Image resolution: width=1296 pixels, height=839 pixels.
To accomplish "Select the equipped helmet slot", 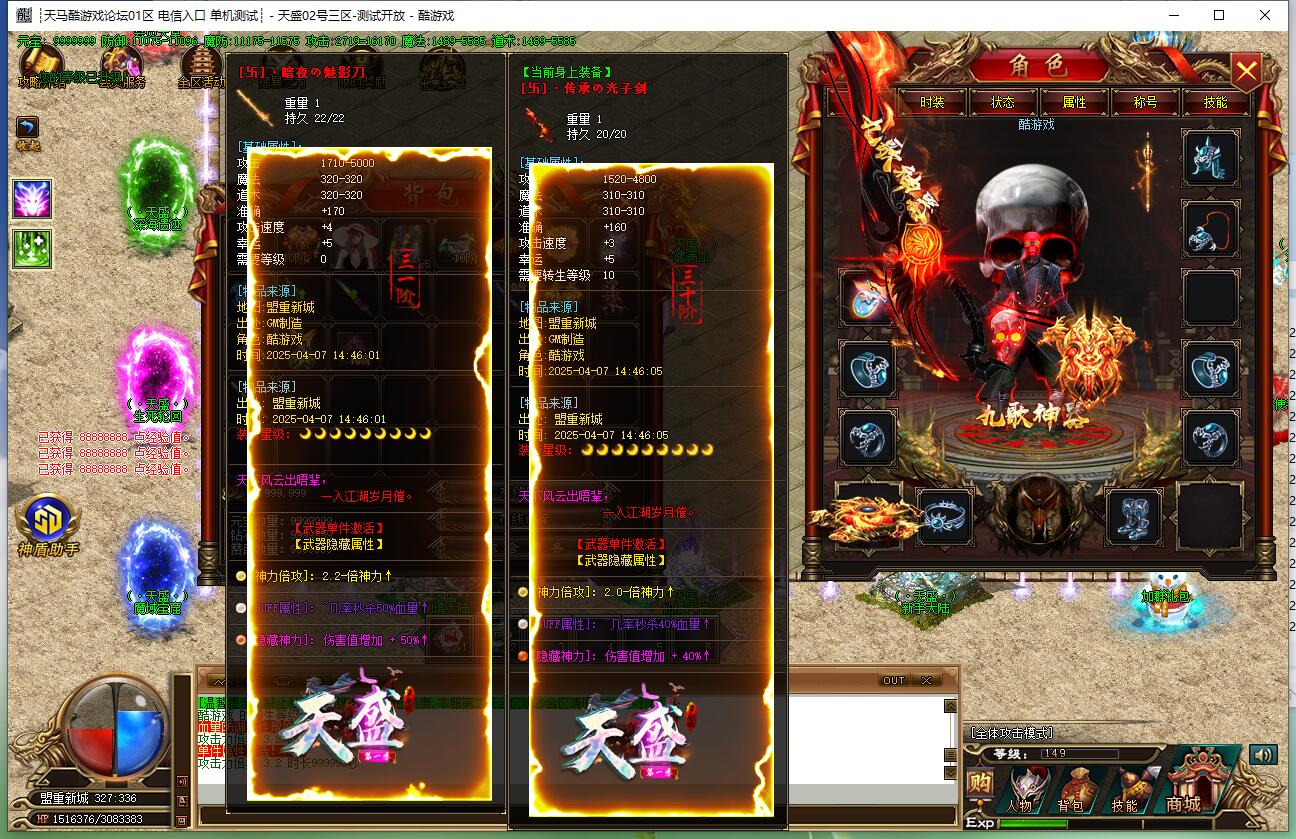I will [1211, 157].
